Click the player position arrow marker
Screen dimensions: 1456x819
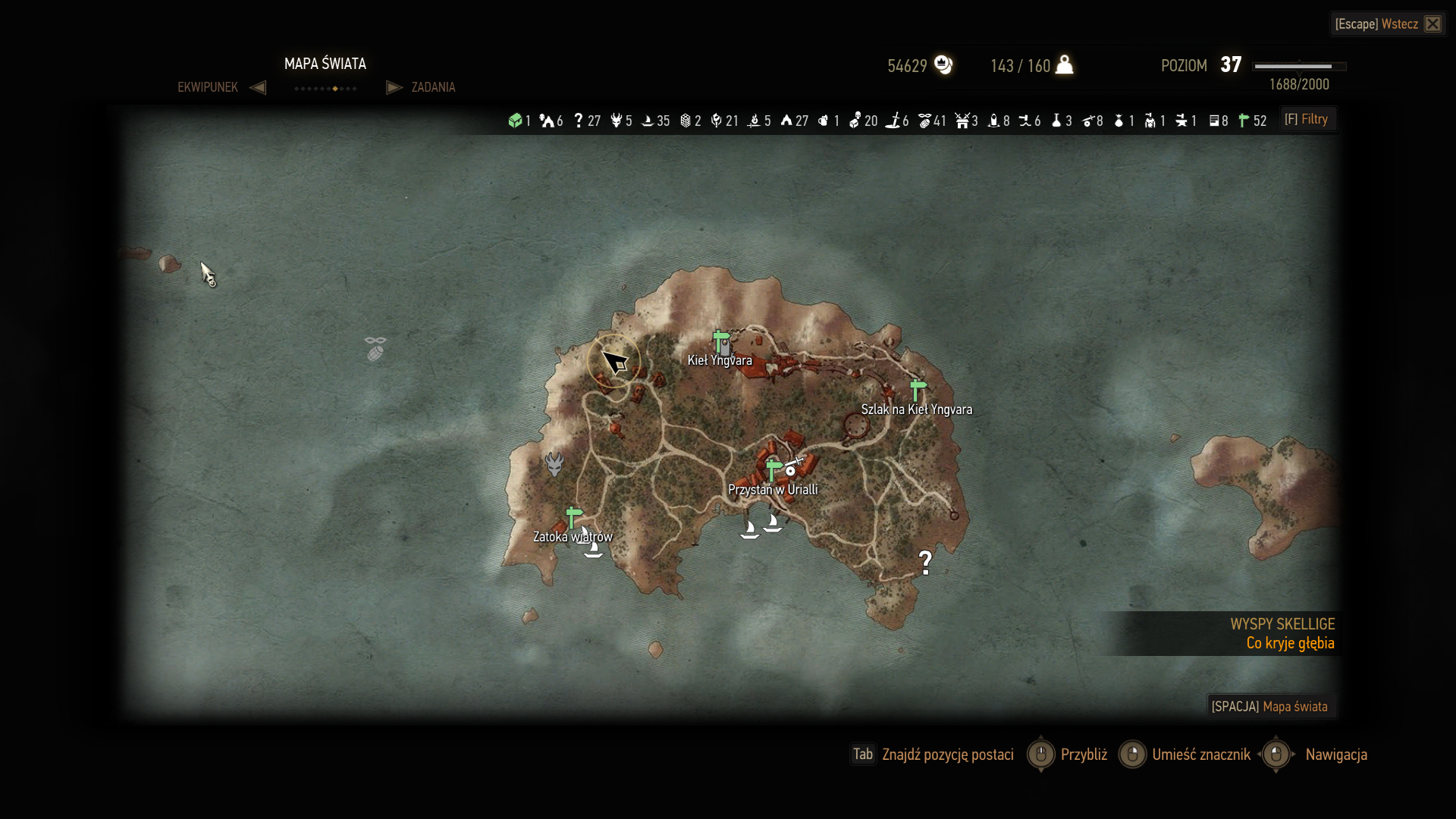(x=613, y=361)
